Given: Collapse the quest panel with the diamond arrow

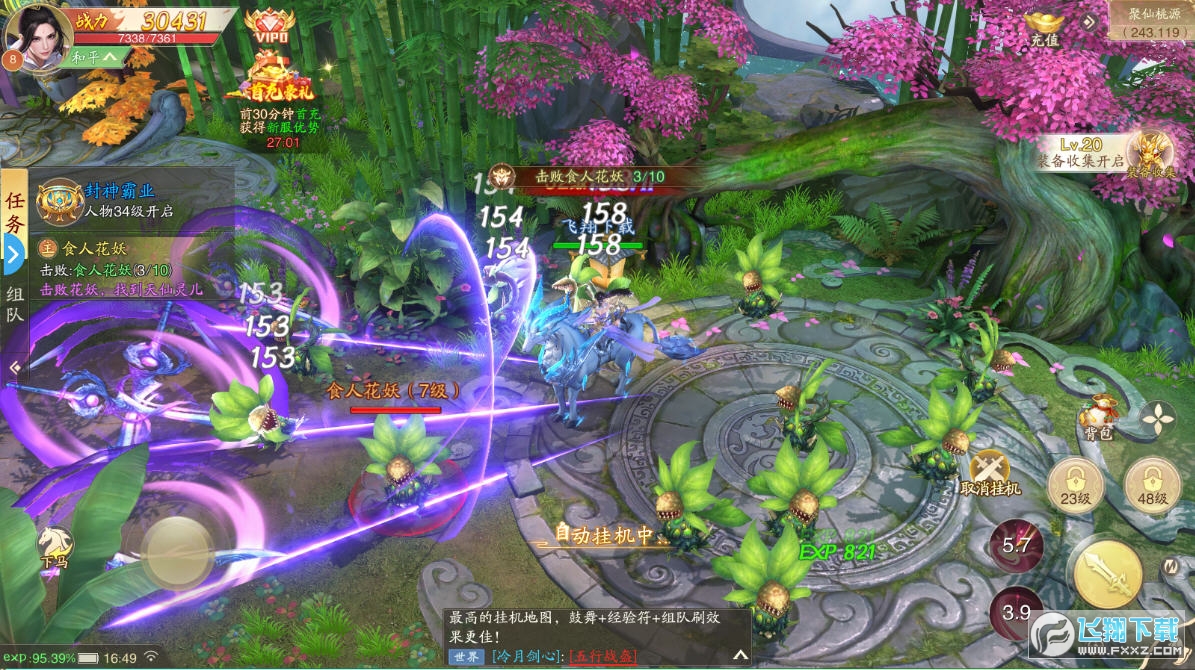Looking at the screenshot, I should click(x=14, y=368).
